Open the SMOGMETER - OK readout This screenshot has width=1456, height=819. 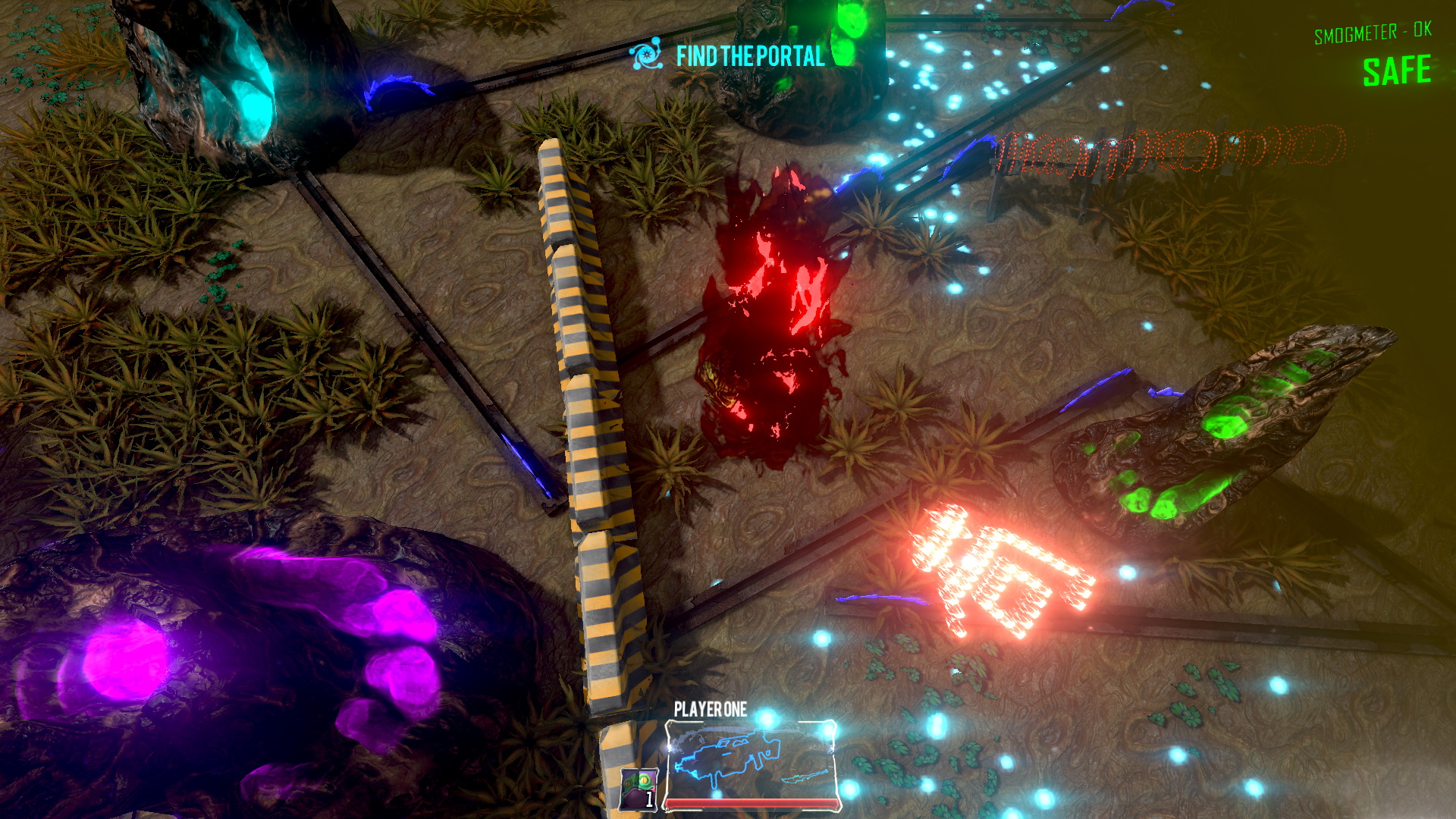(1371, 33)
